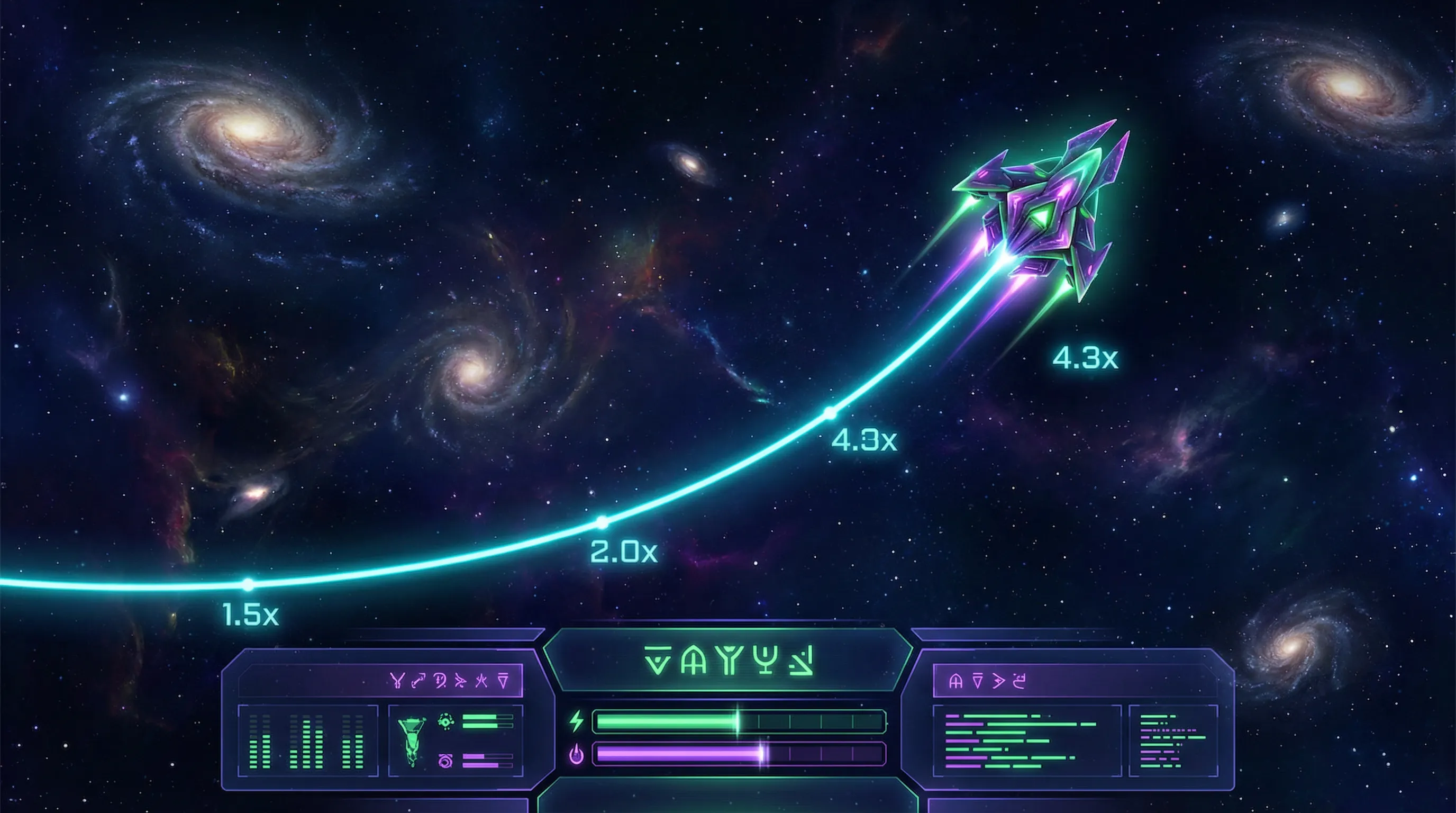Click the green orbital gear icon beside the bars

pos(445,721)
